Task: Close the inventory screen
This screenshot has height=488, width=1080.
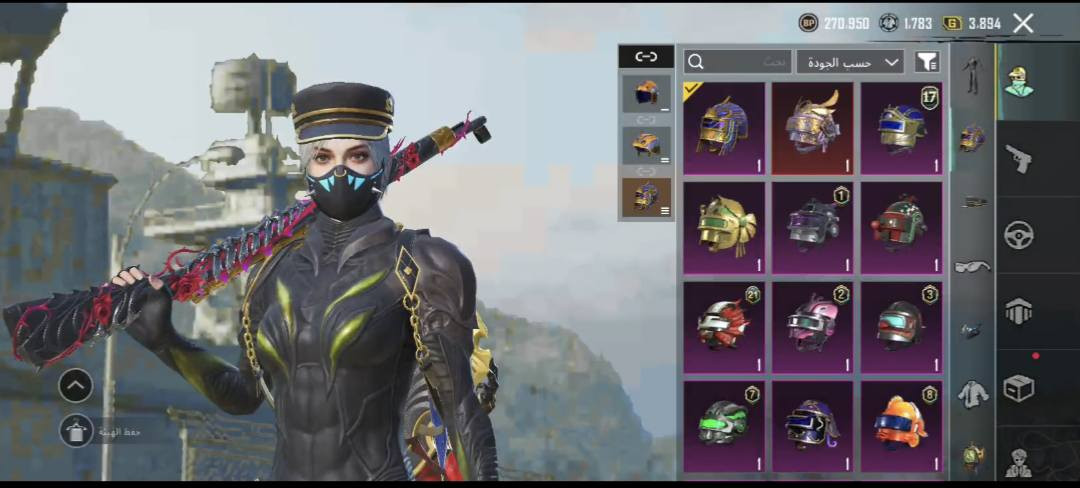Action: coord(1023,23)
